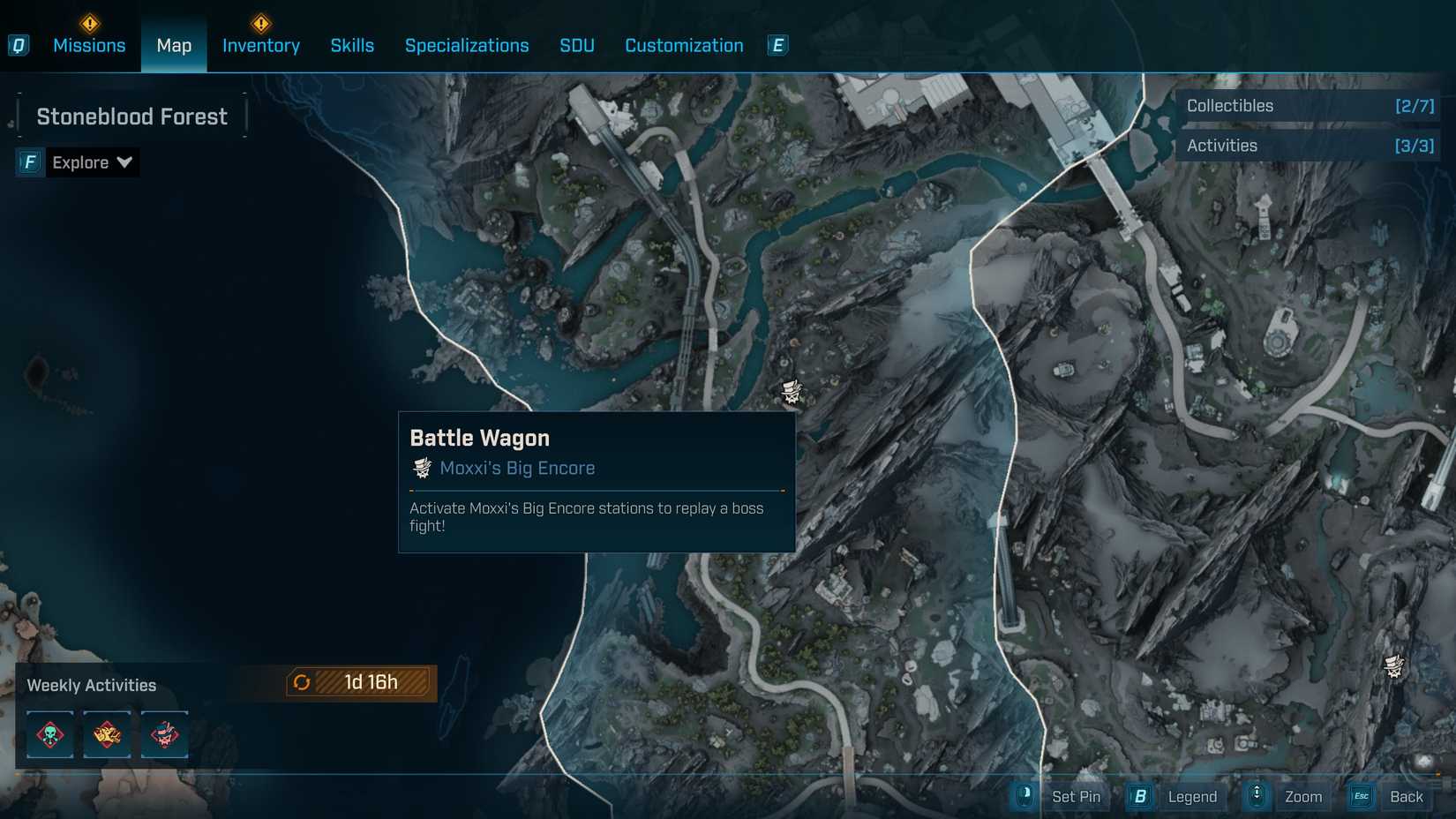Select the Map tab
The width and height of the screenshot is (1456, 819).
click(174, 45)
